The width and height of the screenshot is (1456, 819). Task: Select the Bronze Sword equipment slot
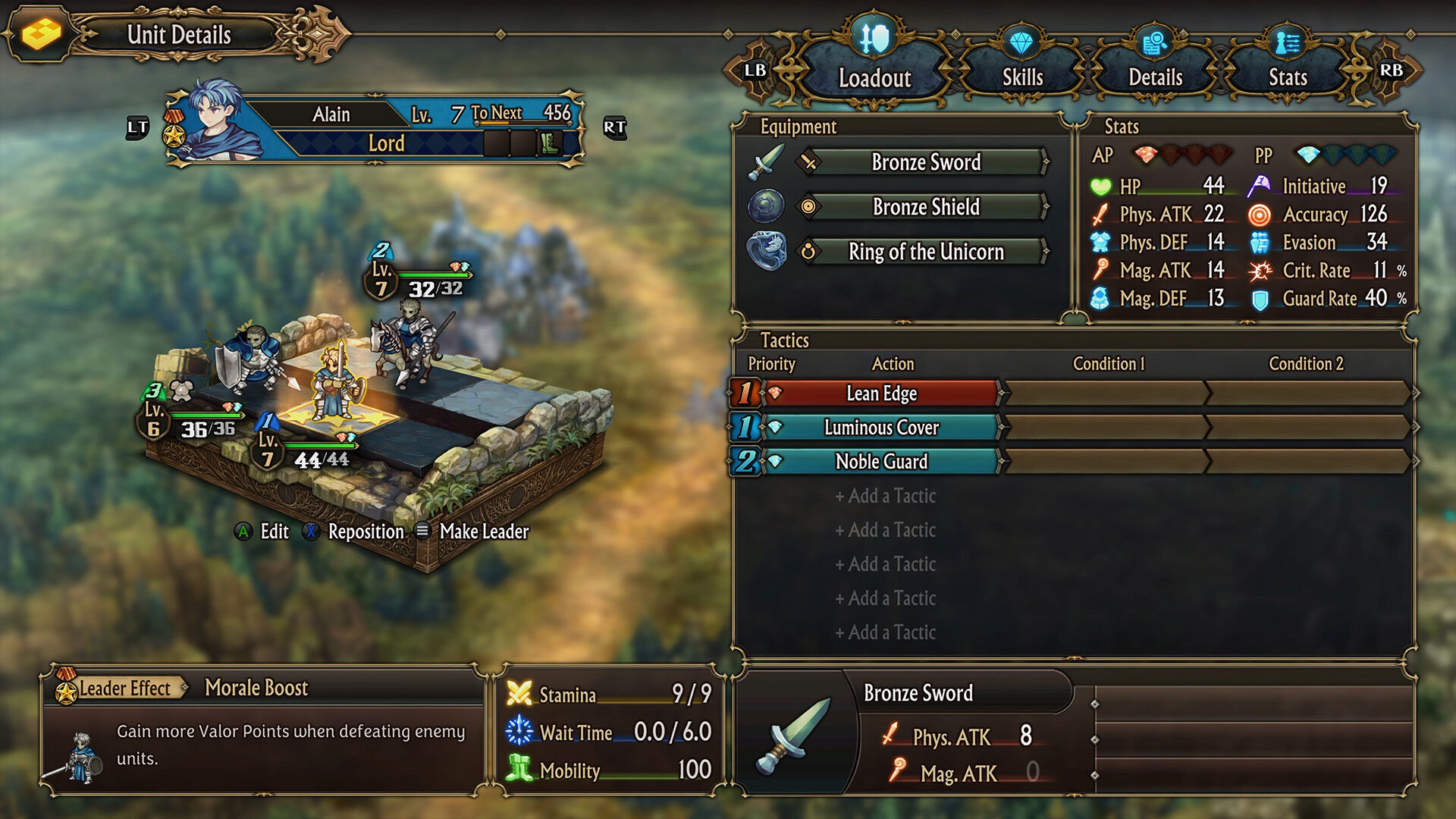[925, 162]
